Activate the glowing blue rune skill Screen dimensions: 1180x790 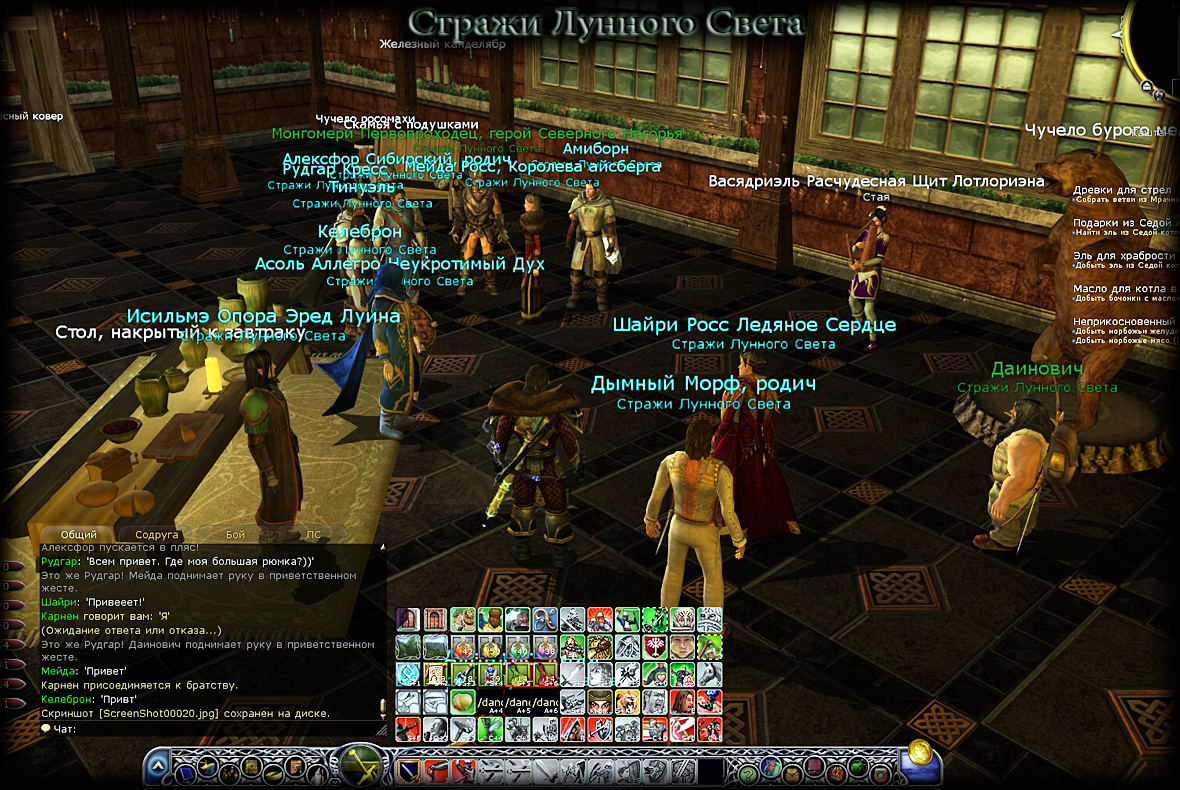click(407, 673)
